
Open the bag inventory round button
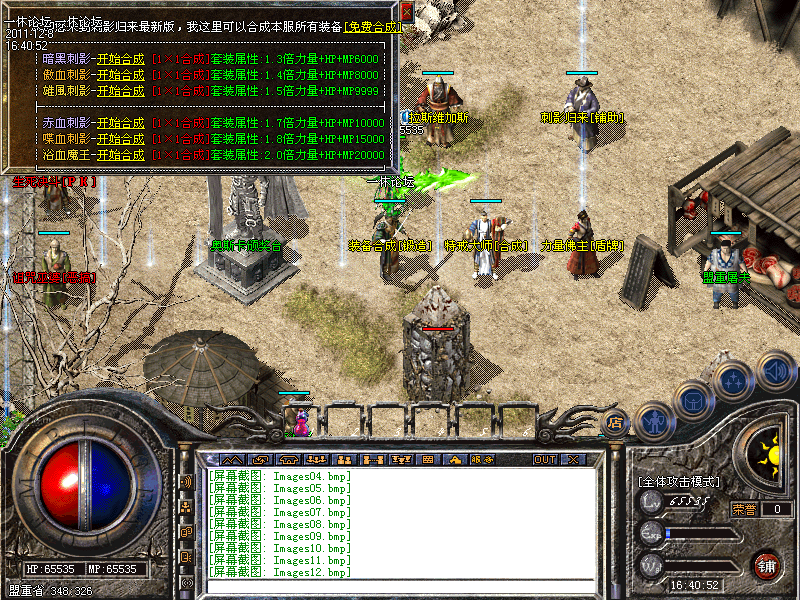[694, 401]
